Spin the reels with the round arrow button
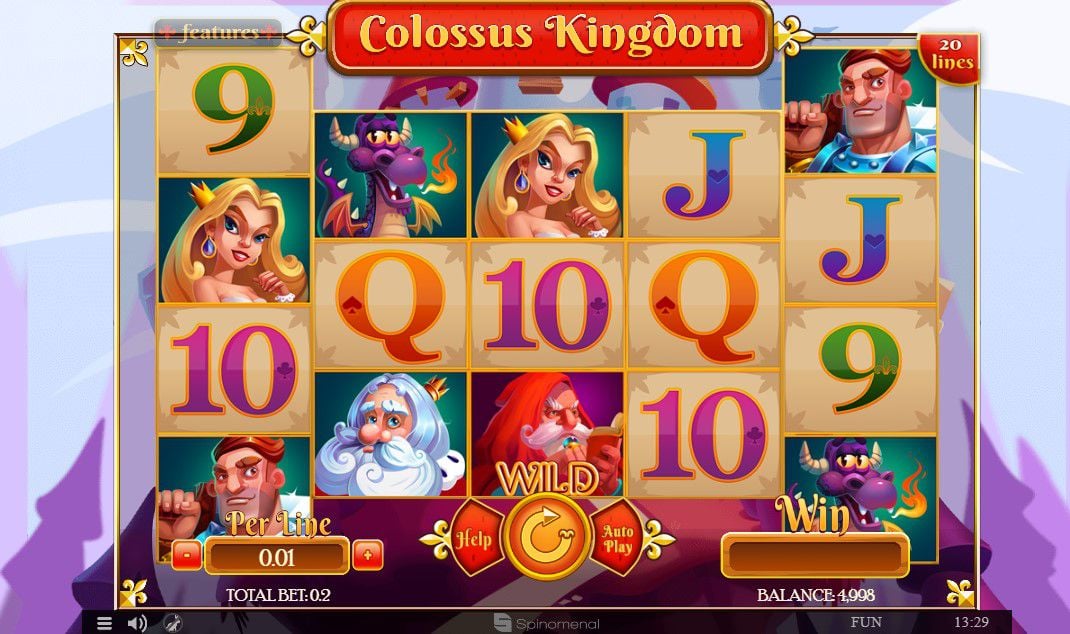 545,539
